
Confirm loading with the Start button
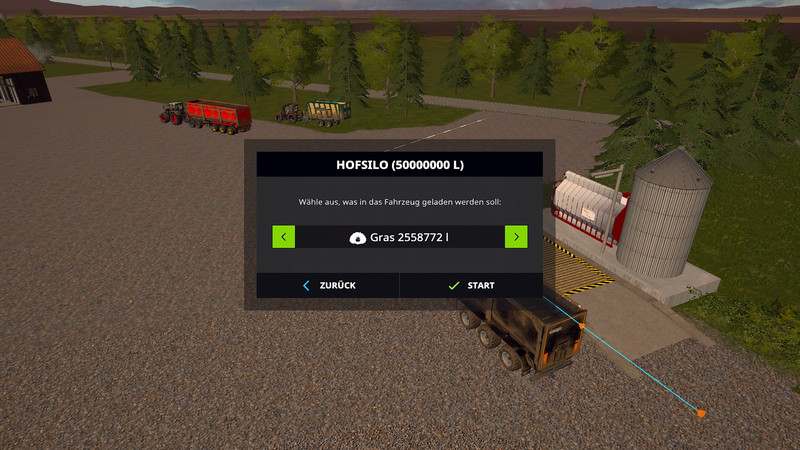pos(471,285)
